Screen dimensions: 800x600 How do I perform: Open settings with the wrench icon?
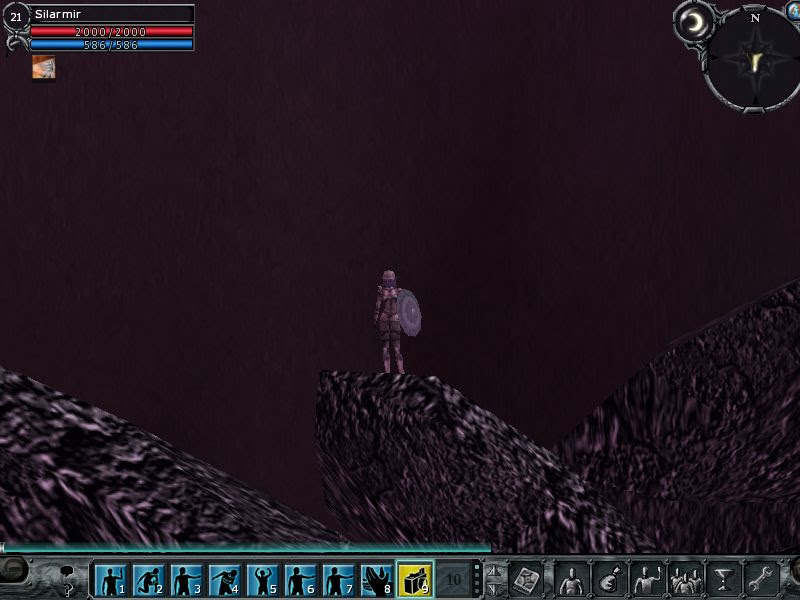(761, 579)
